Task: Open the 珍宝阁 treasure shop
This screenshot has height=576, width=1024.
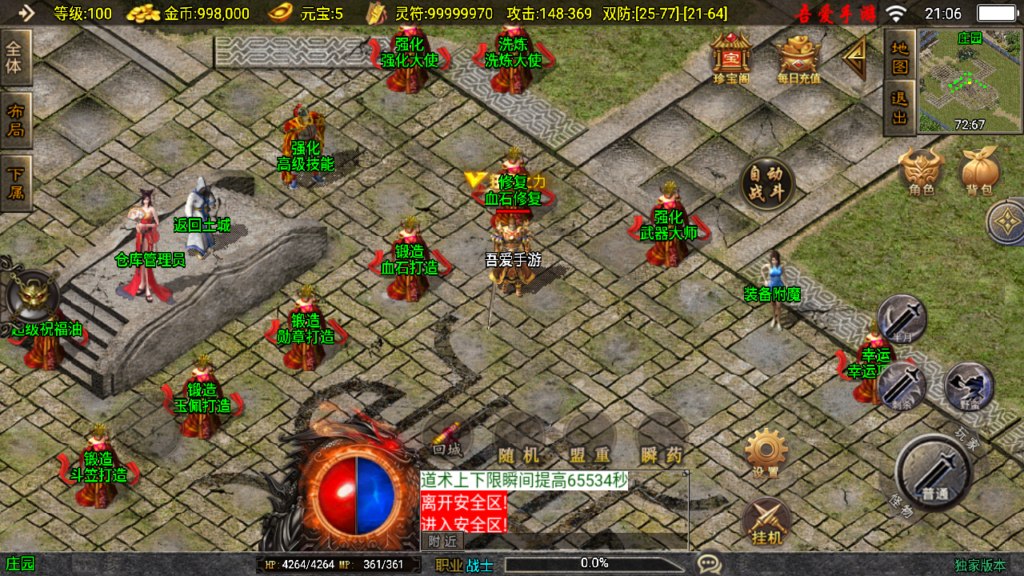Action: [x=731, y=57]
